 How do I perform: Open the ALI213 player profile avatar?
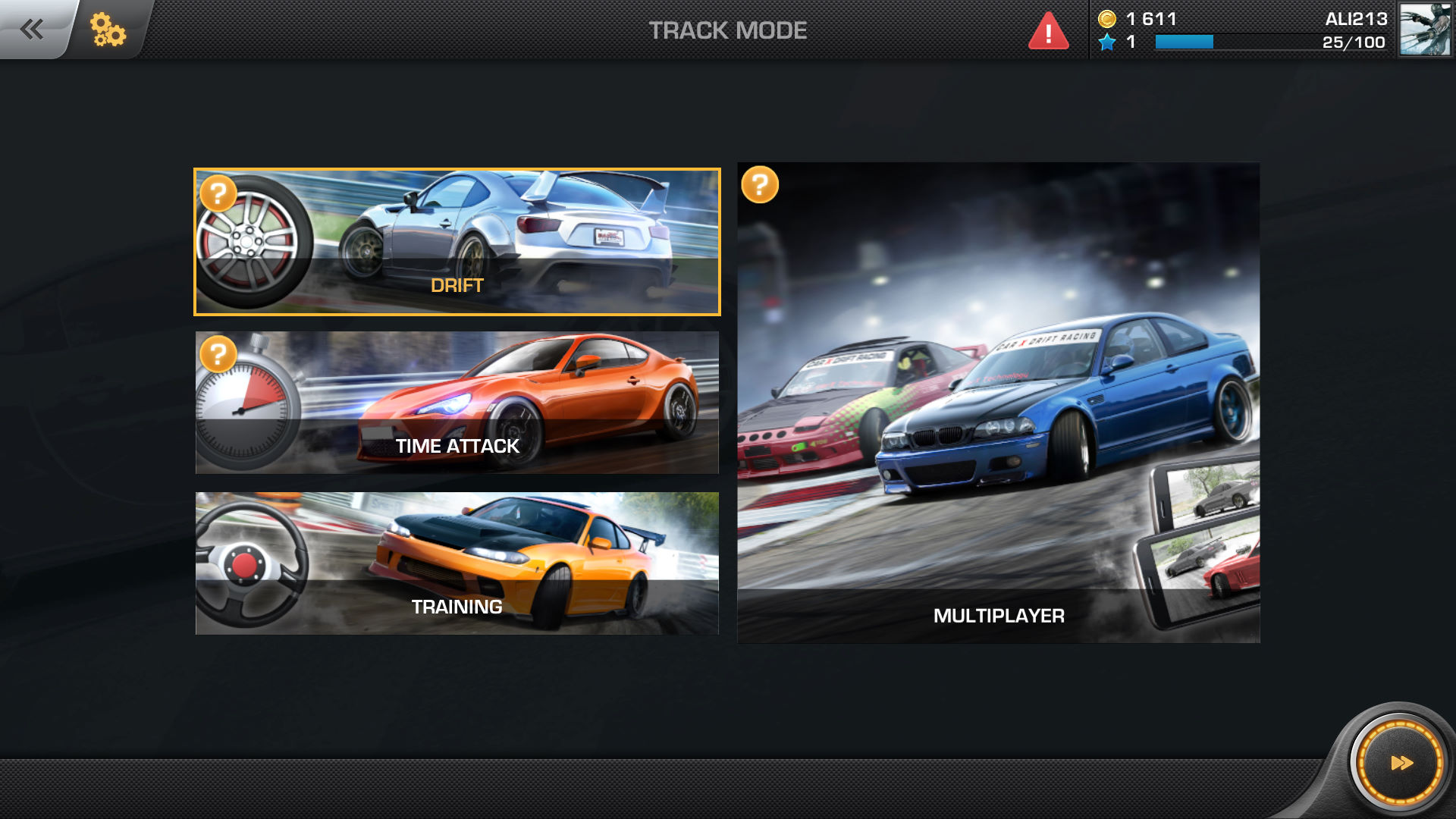(x=1425, y=30)
